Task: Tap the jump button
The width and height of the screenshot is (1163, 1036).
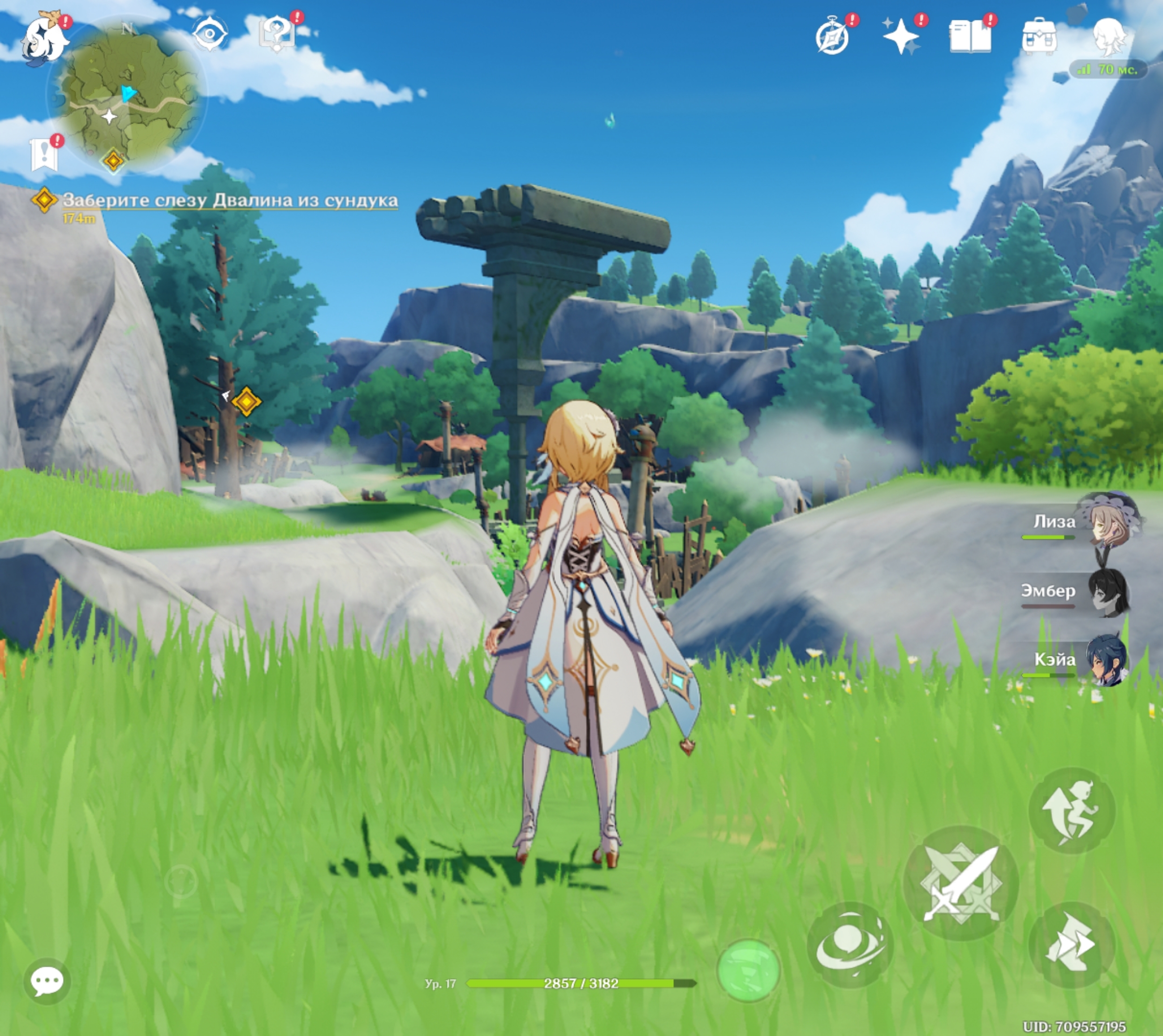Action: click(1071, 810)
